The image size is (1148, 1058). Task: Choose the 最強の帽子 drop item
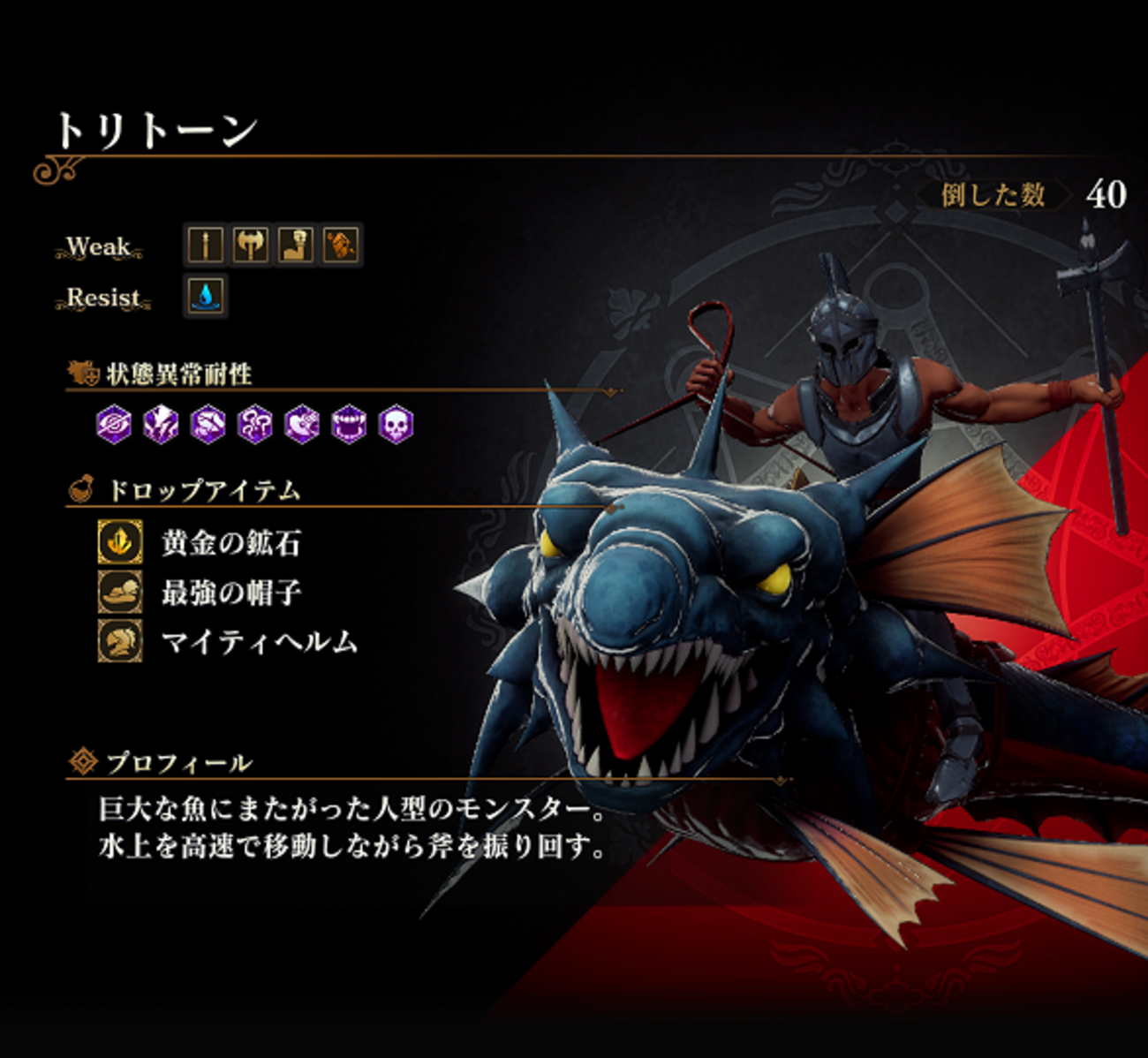[x=230, y=592]
